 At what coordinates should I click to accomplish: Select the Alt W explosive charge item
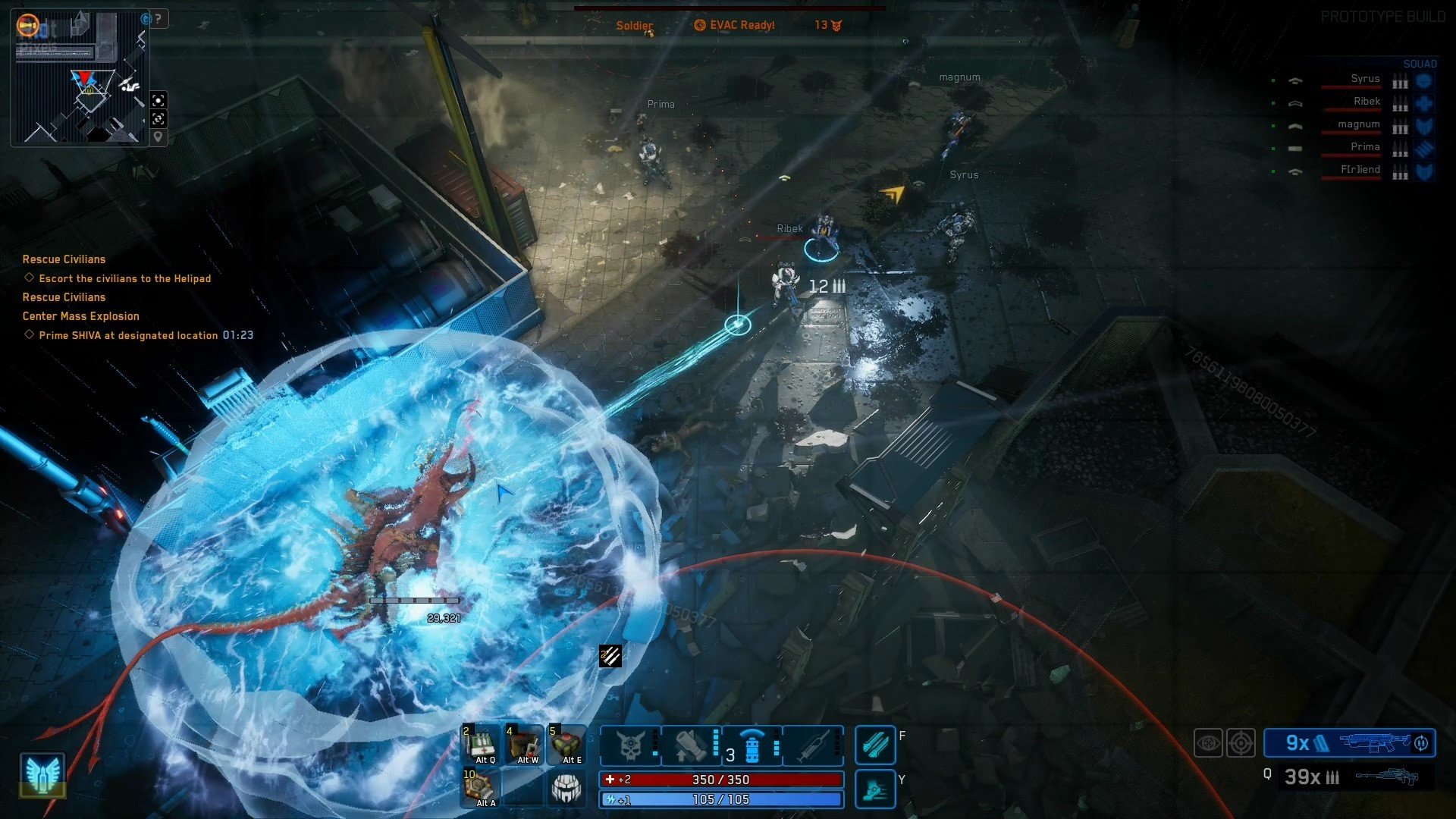click(x=525, y=745)
